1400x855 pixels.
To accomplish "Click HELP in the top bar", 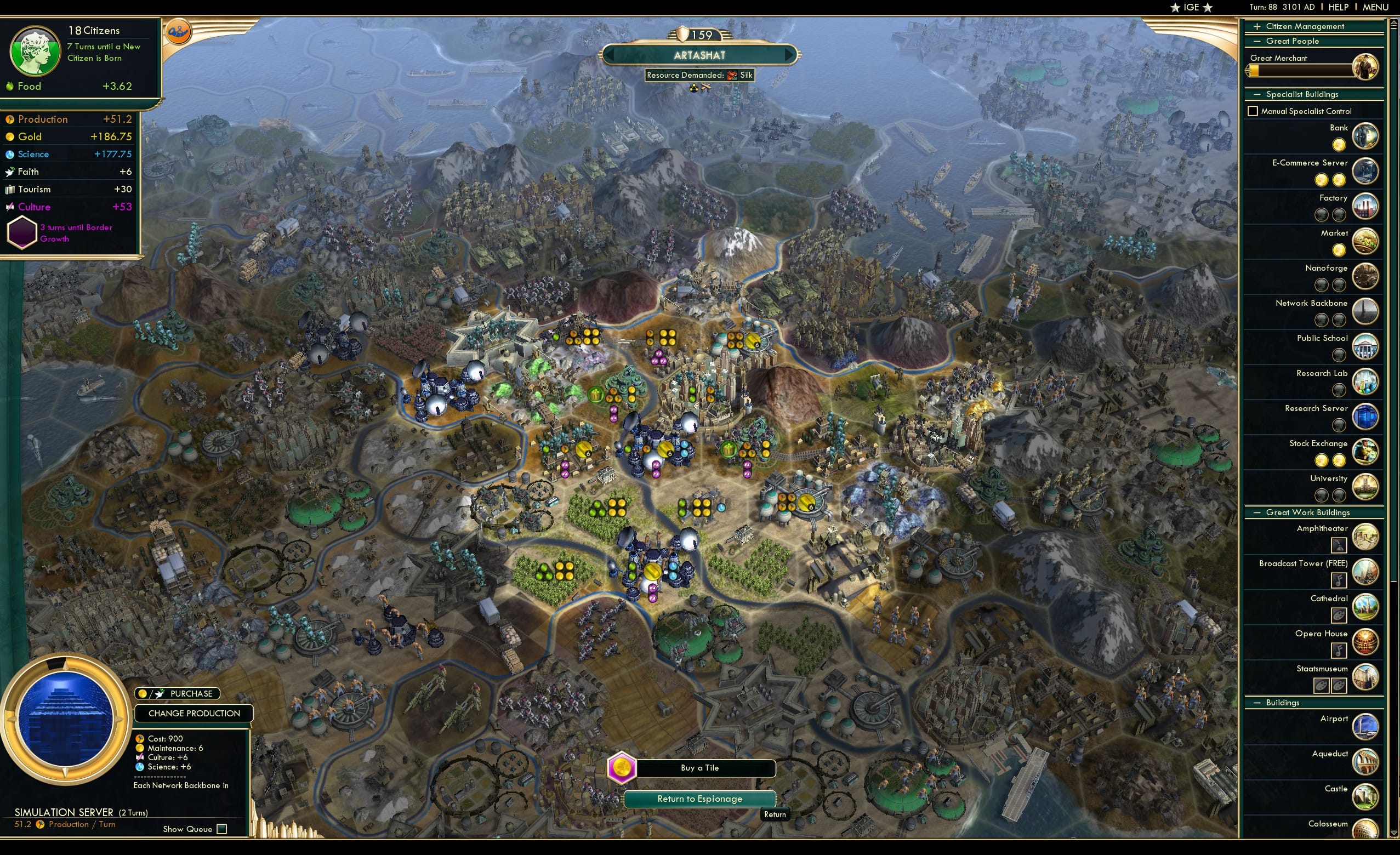I will (x=1339, y=7).
